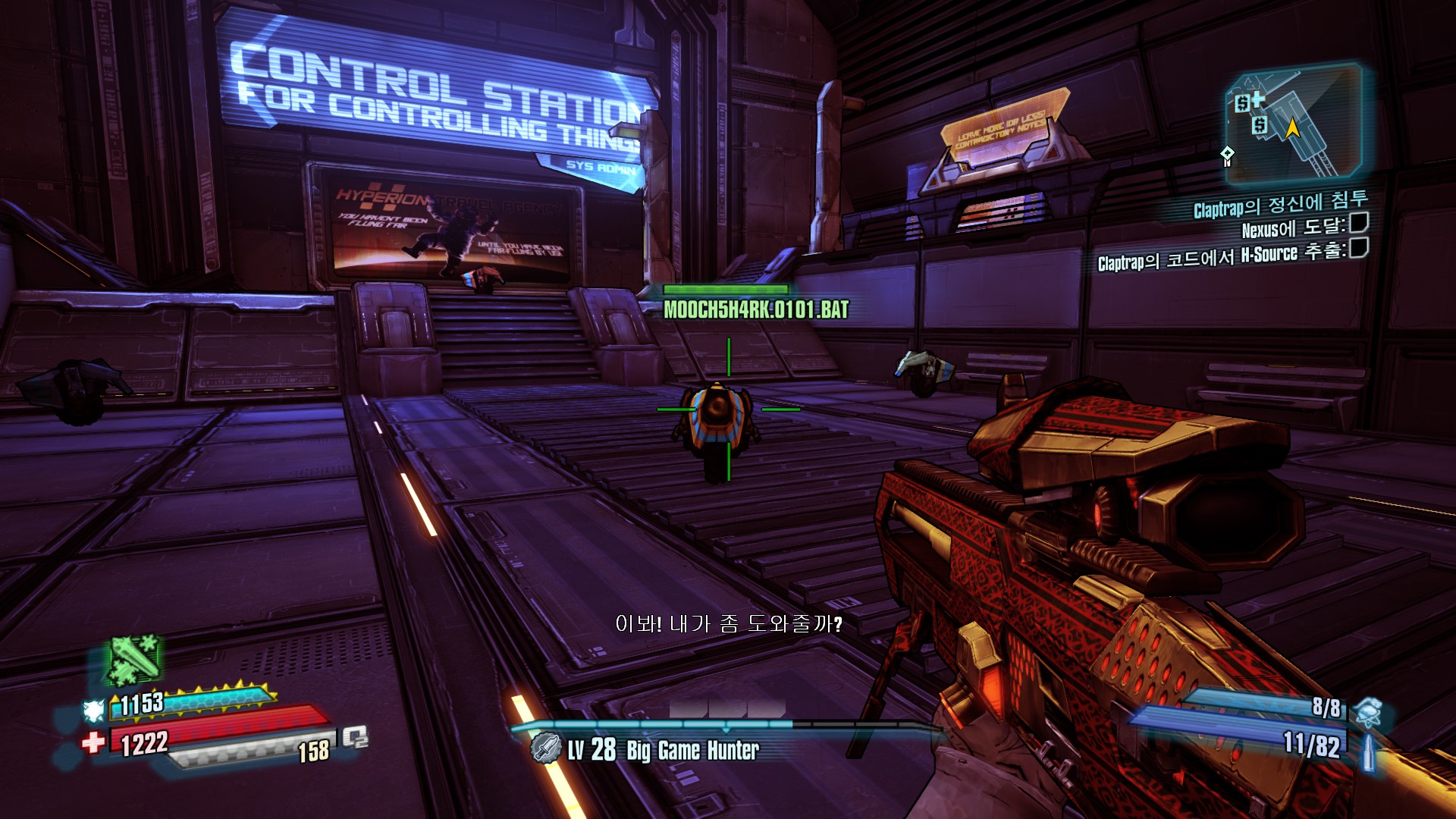Toggle the Nexus objective checkbox
Screen dimensions: 1456x819
click(1359, 223)
